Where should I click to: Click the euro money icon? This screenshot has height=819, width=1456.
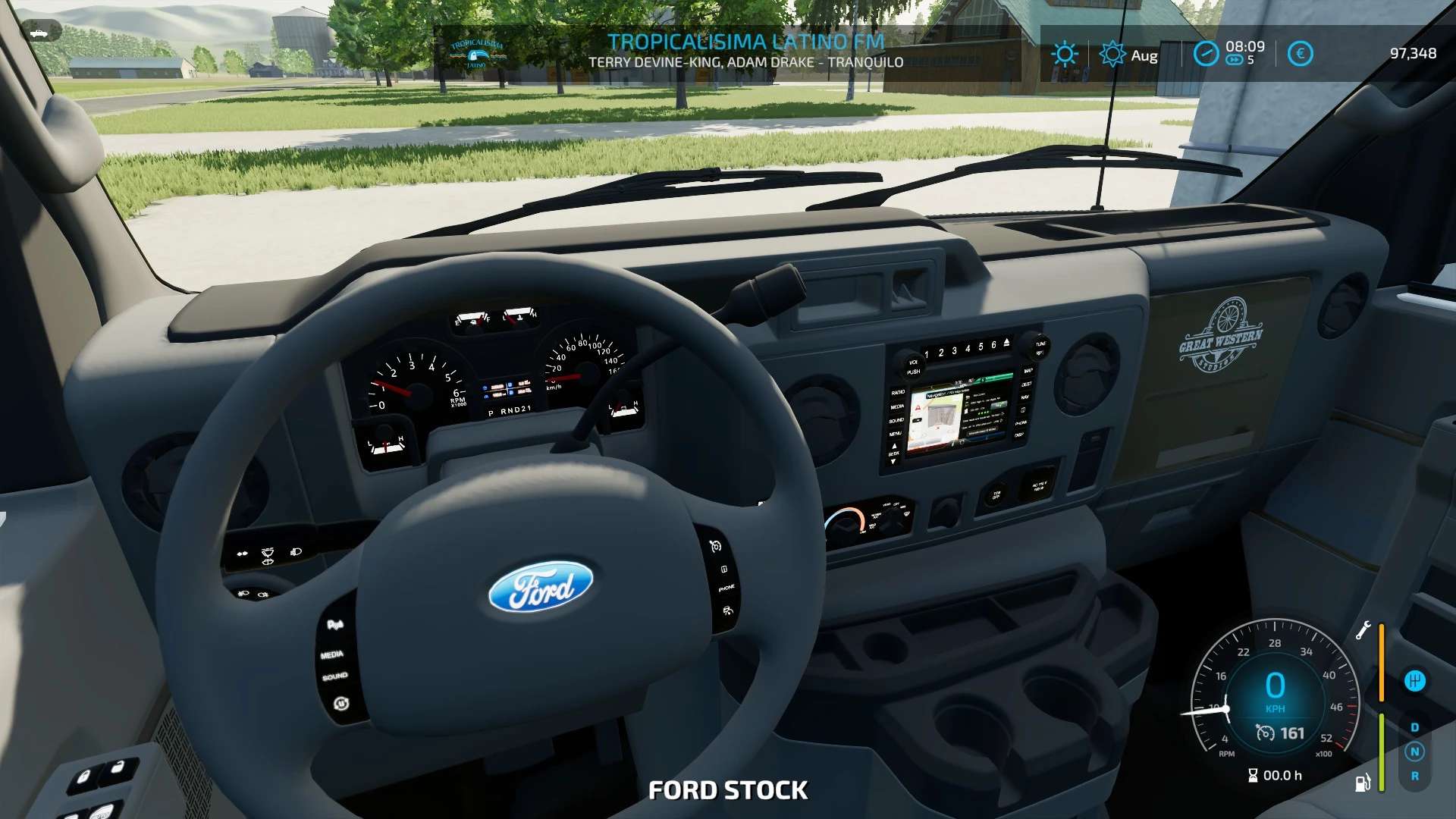coord(1300,53)
